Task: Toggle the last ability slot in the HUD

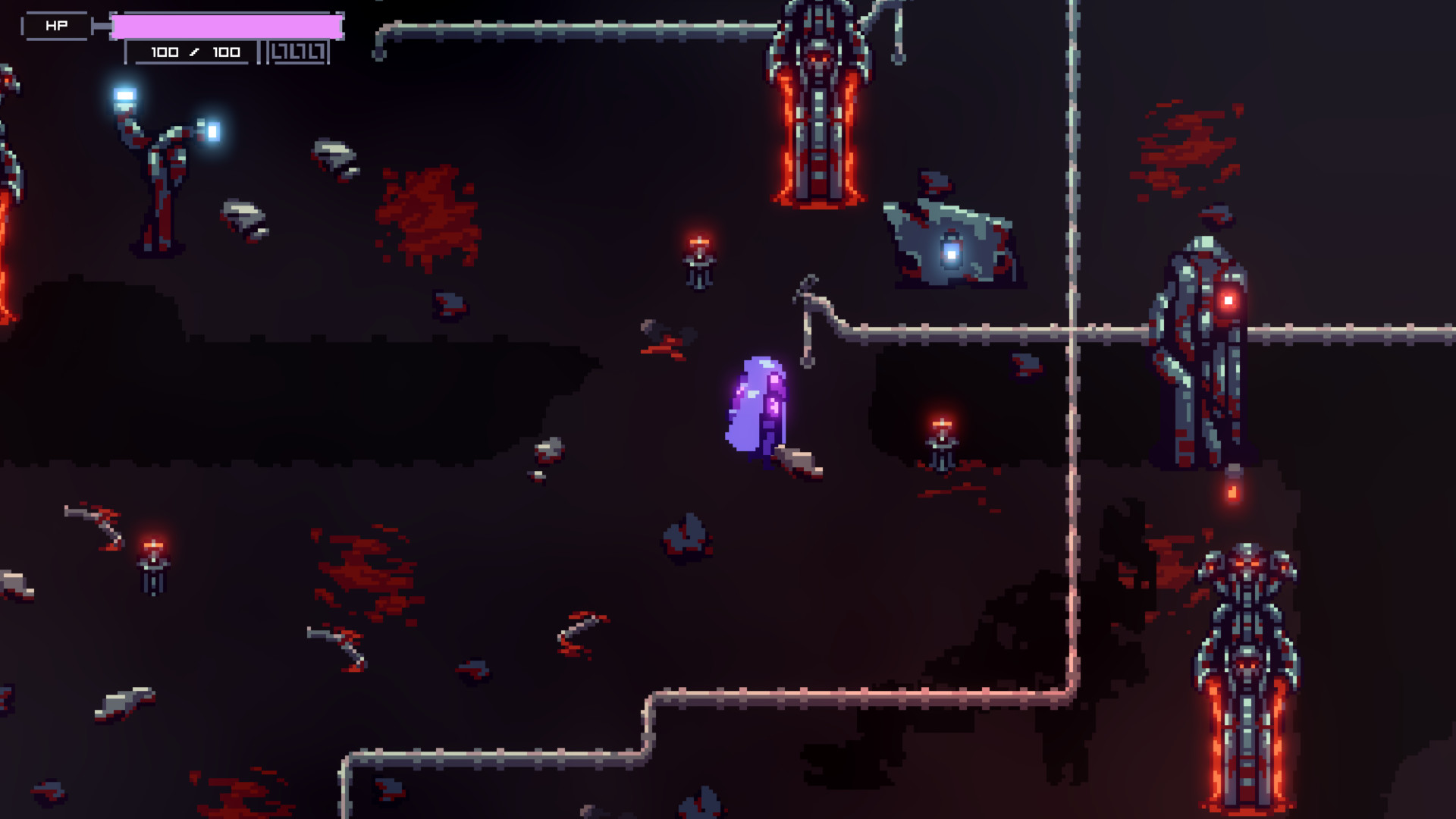Action: click(315, 52)
